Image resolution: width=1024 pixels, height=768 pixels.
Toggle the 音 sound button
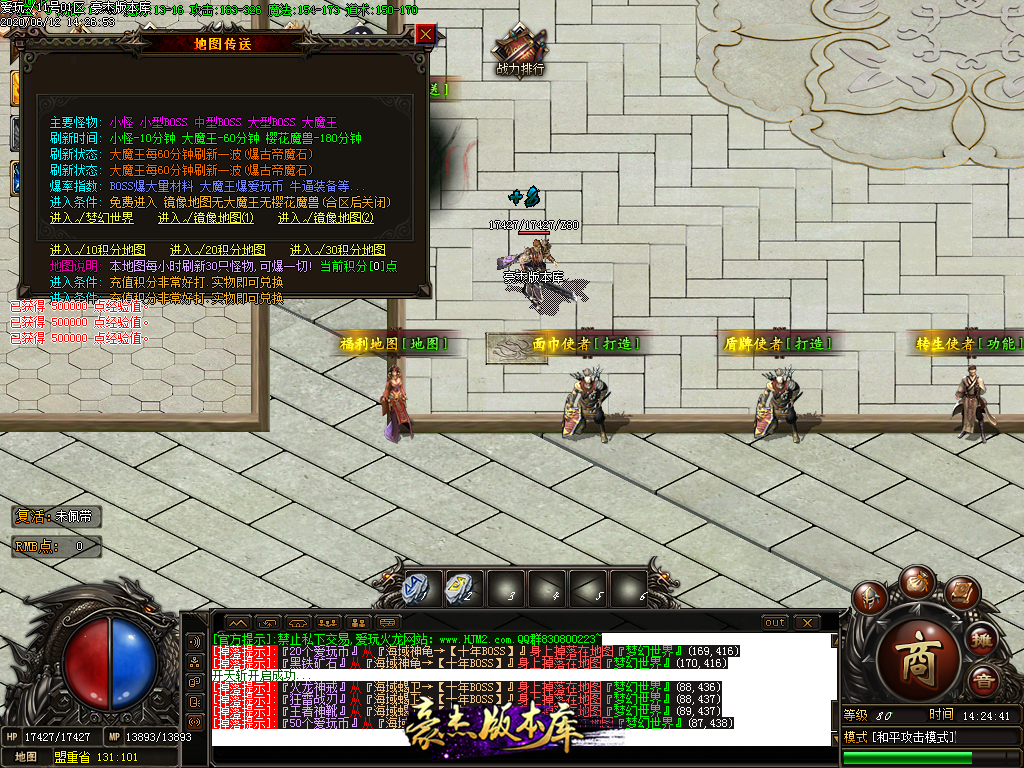click(984, 682)
